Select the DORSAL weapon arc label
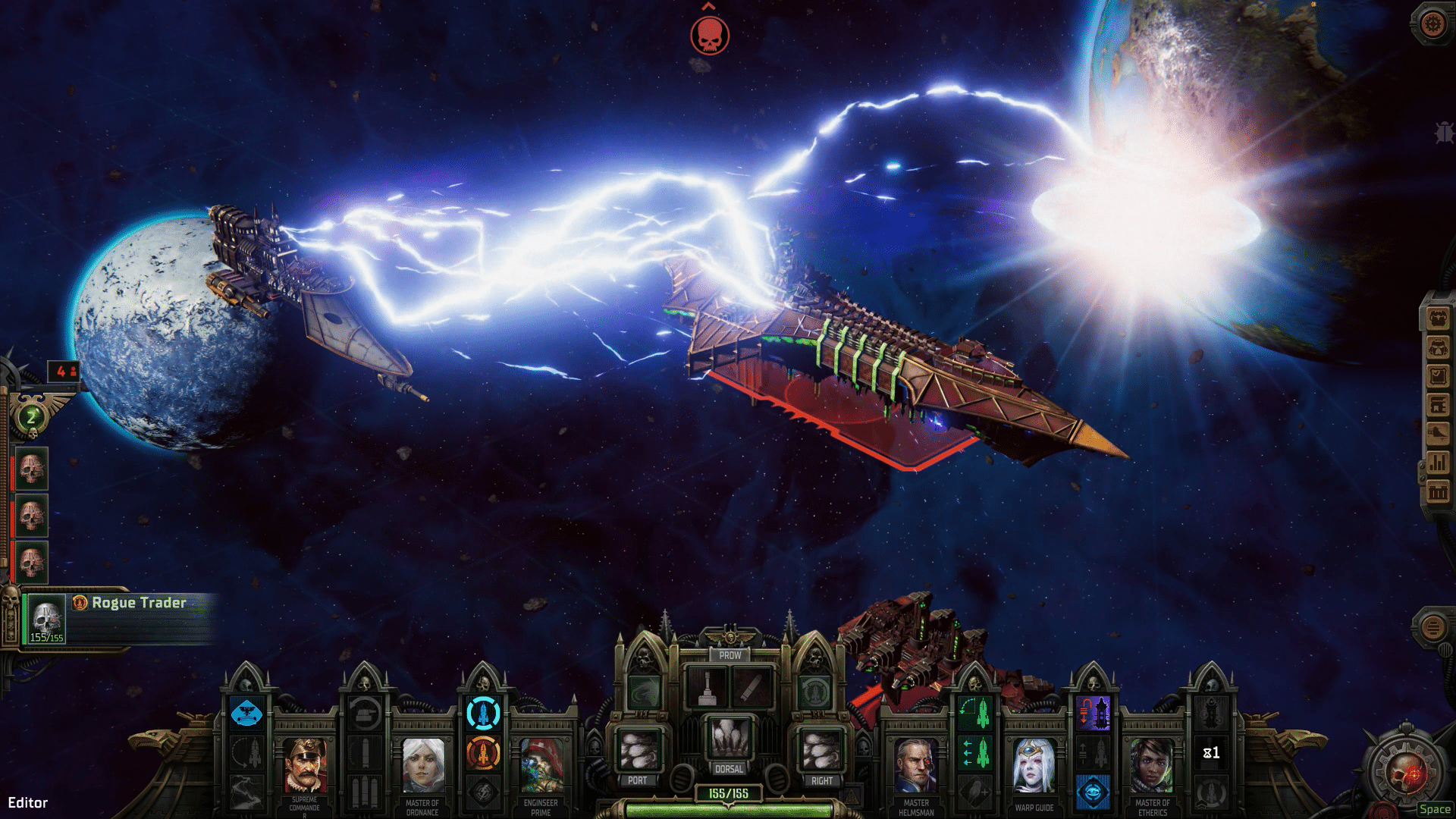This screenshot has height=819, width=1456. coord(730,767)
